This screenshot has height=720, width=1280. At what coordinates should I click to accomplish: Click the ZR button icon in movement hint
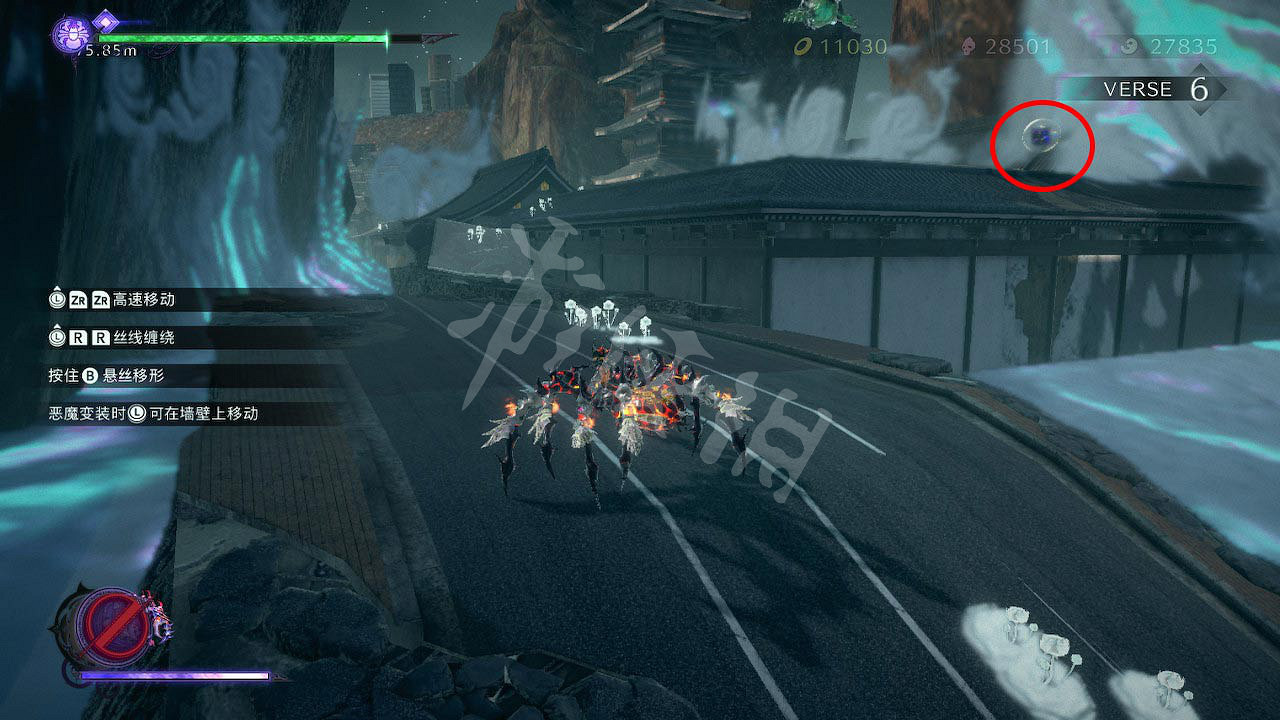pyautogui.click(x=75, y=300)
